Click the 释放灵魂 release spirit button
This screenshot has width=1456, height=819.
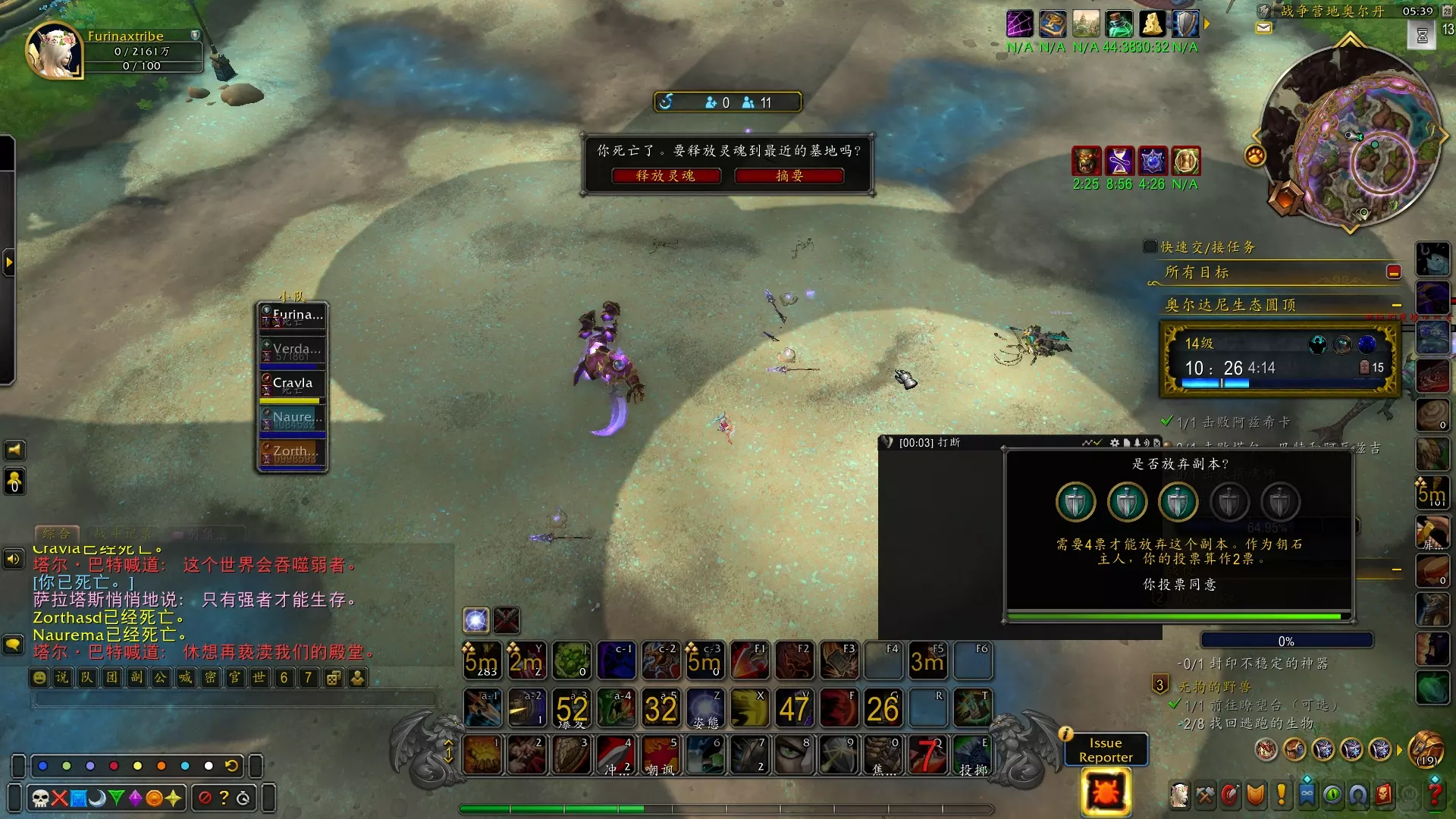tap(665, 176)
